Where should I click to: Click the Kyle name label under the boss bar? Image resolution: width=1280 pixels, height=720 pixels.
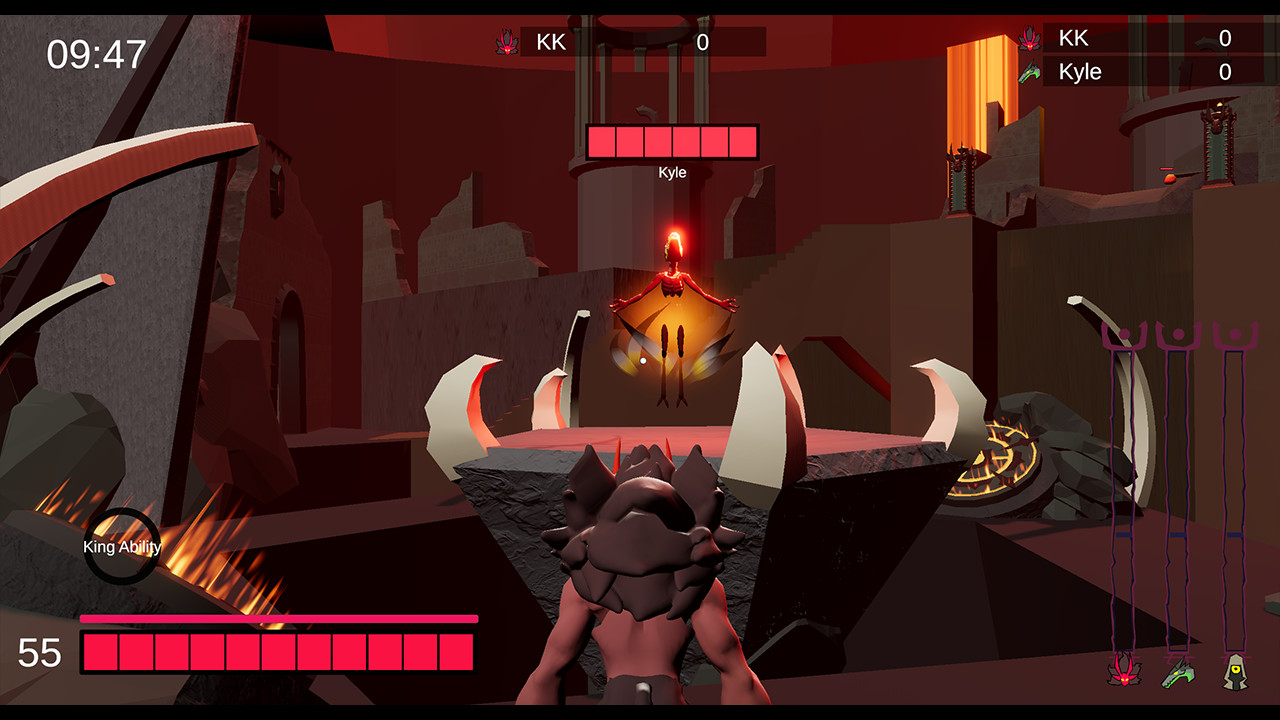[x=673, y=172]
